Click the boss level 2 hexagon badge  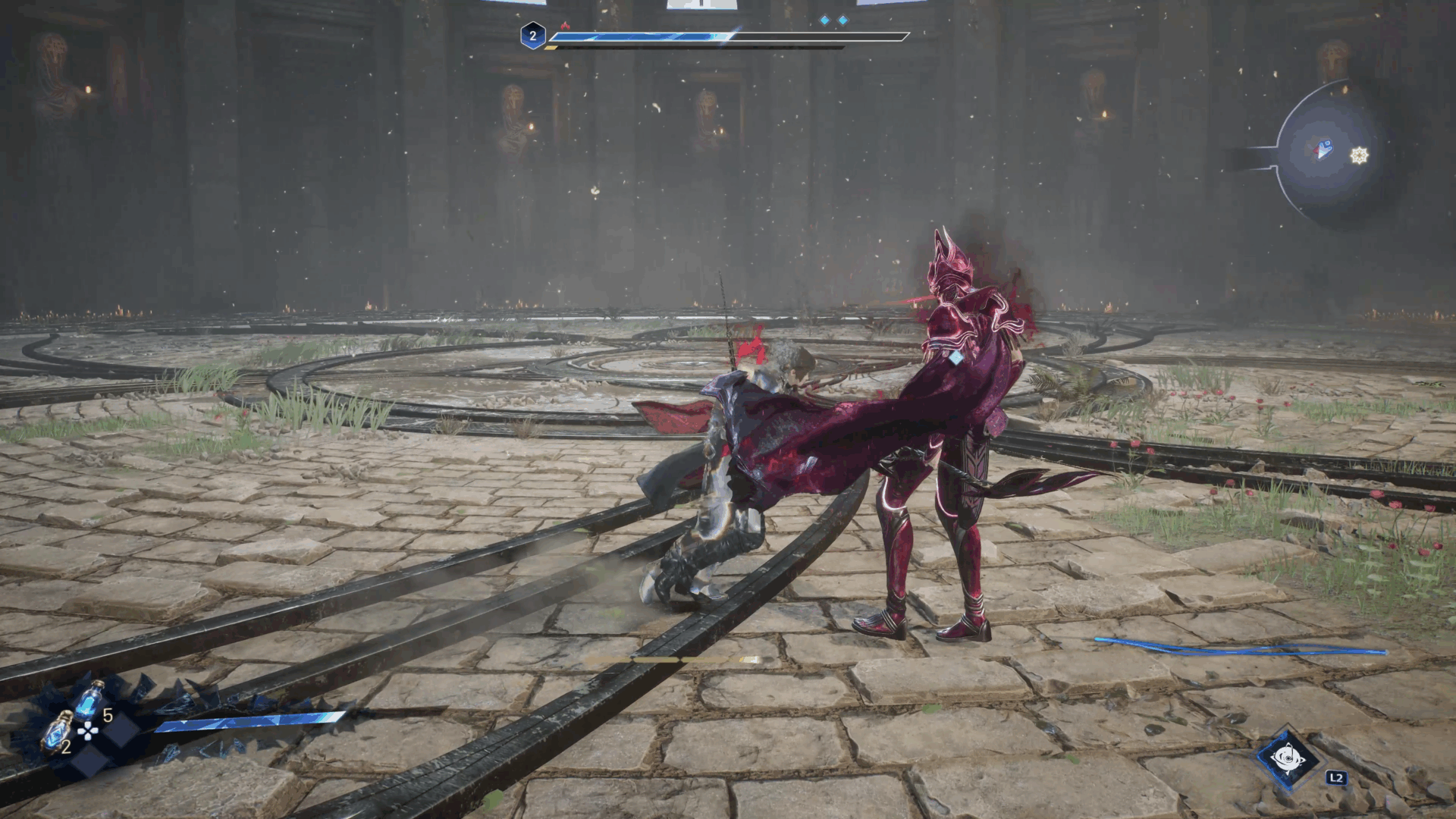tap(533, 36)
